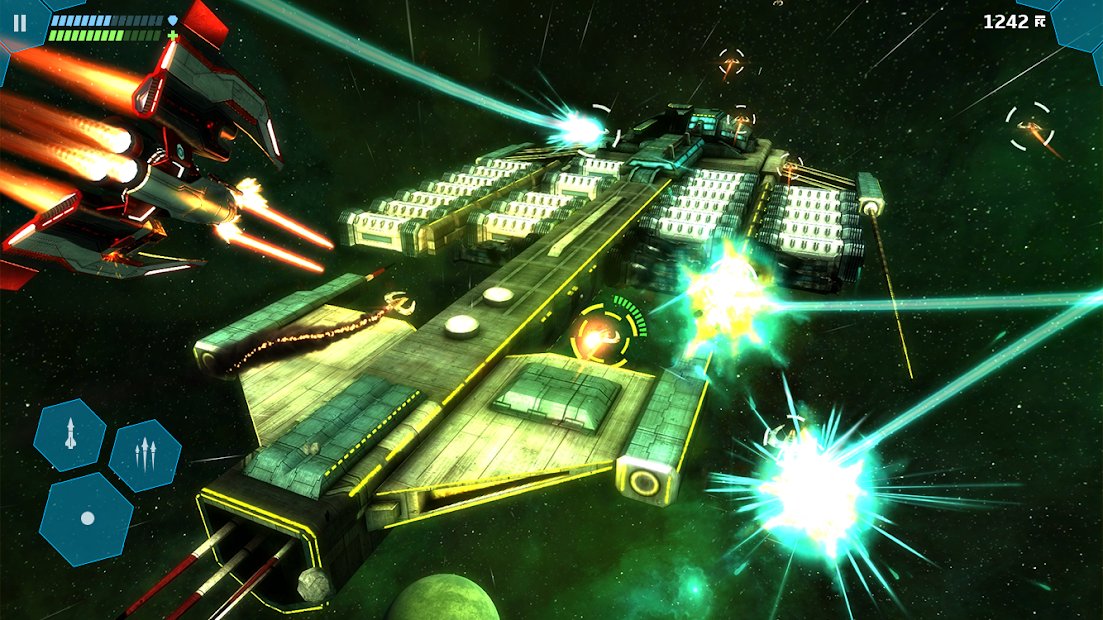
Task: Tap the hexagon button with the white dot
Action: [x=87, y=518]
